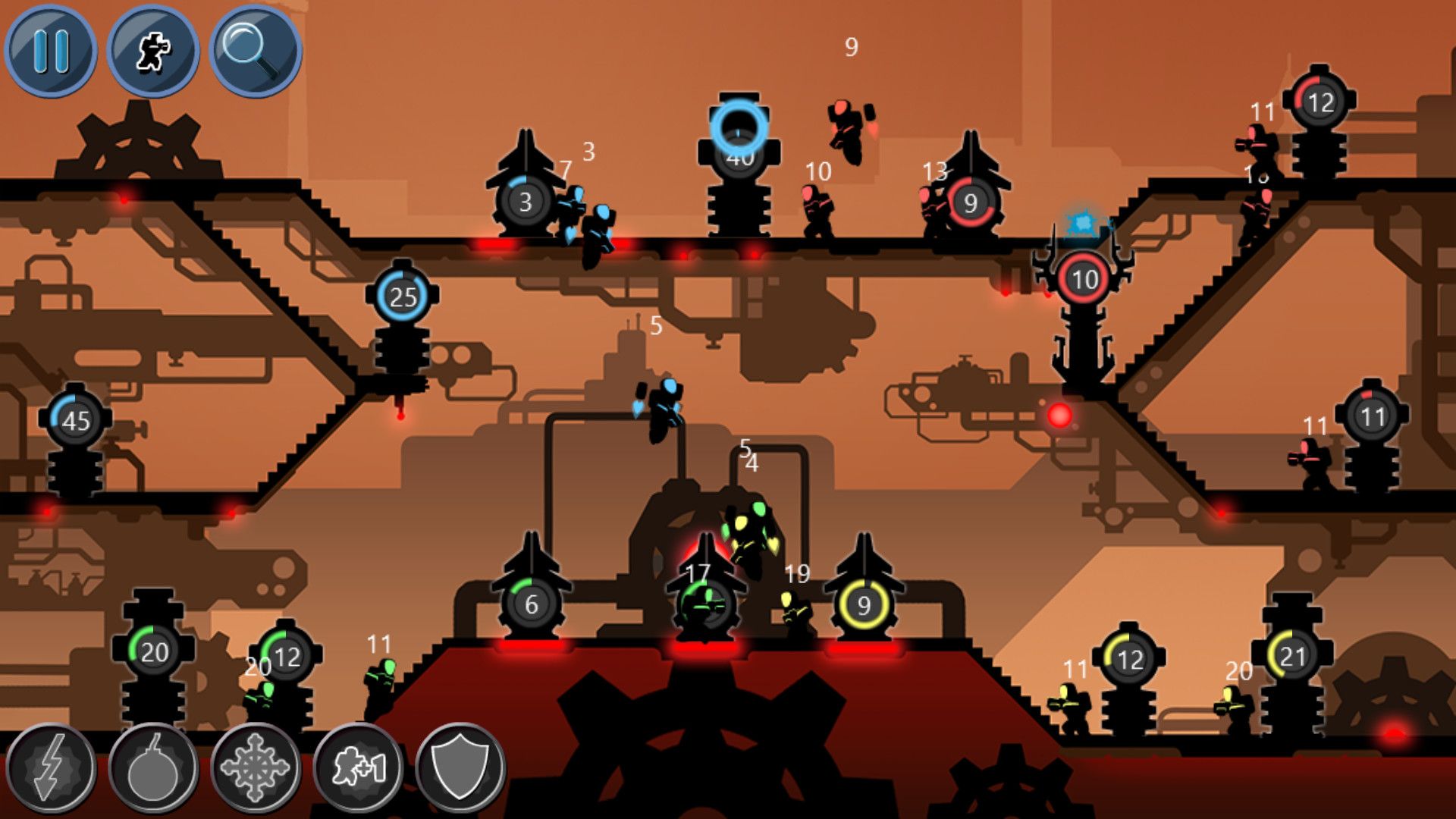
Task: Trigger the lightning strike ability
Action: coord(52,766)
